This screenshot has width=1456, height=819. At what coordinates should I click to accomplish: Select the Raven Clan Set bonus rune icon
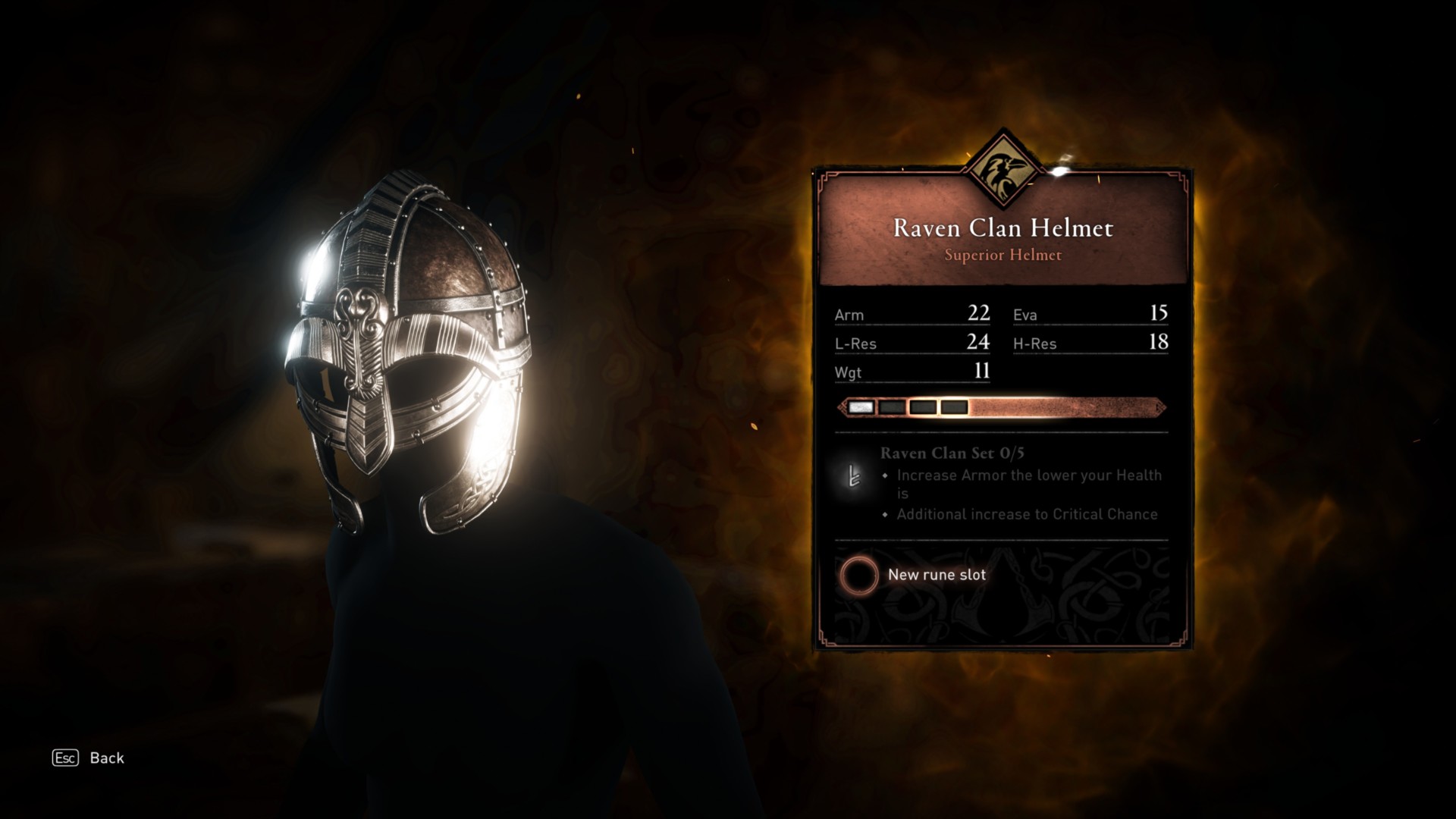[x=853, y=476]
